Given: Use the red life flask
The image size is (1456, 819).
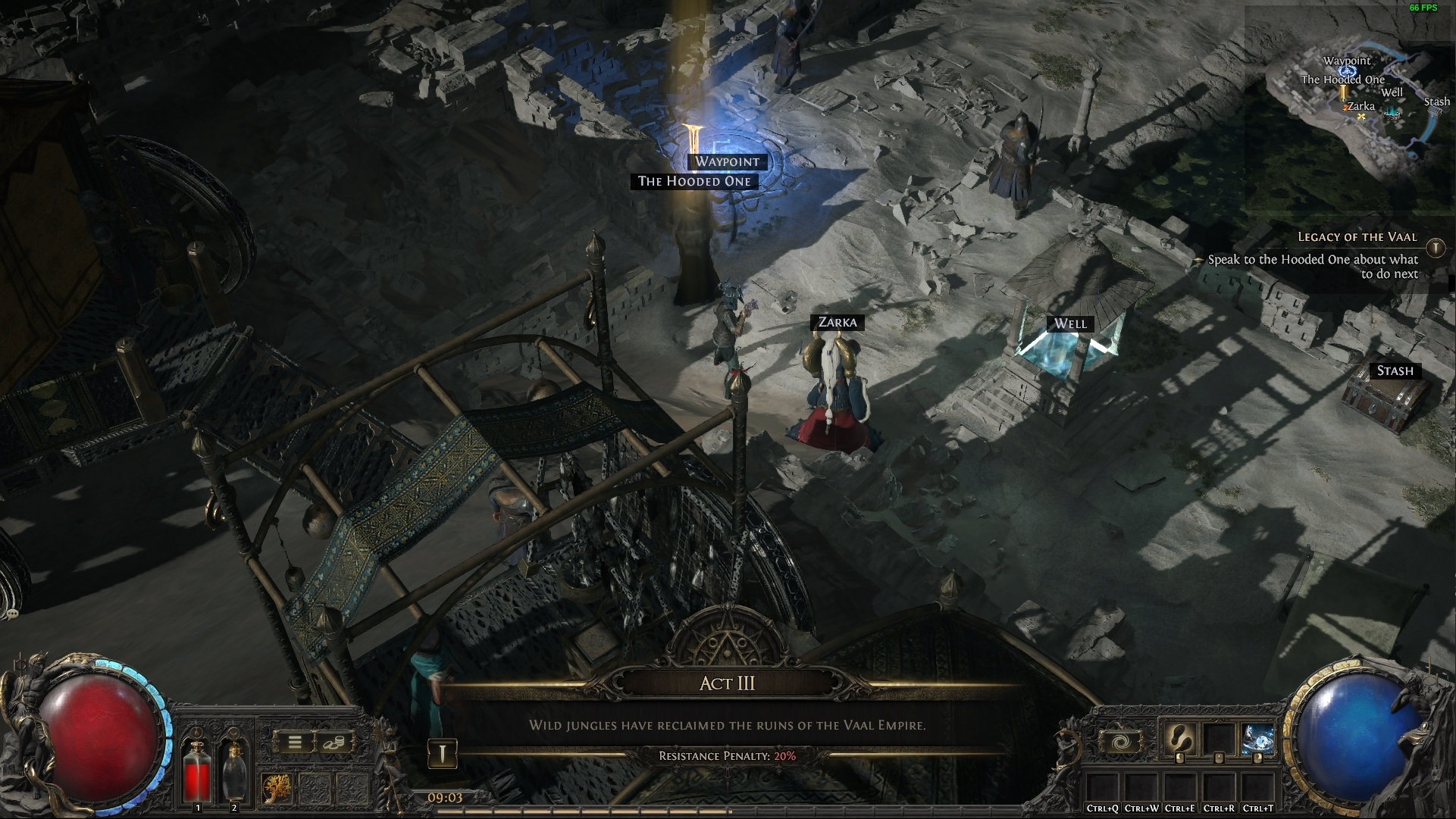Looking at the screenshot, I should [198, 770].
